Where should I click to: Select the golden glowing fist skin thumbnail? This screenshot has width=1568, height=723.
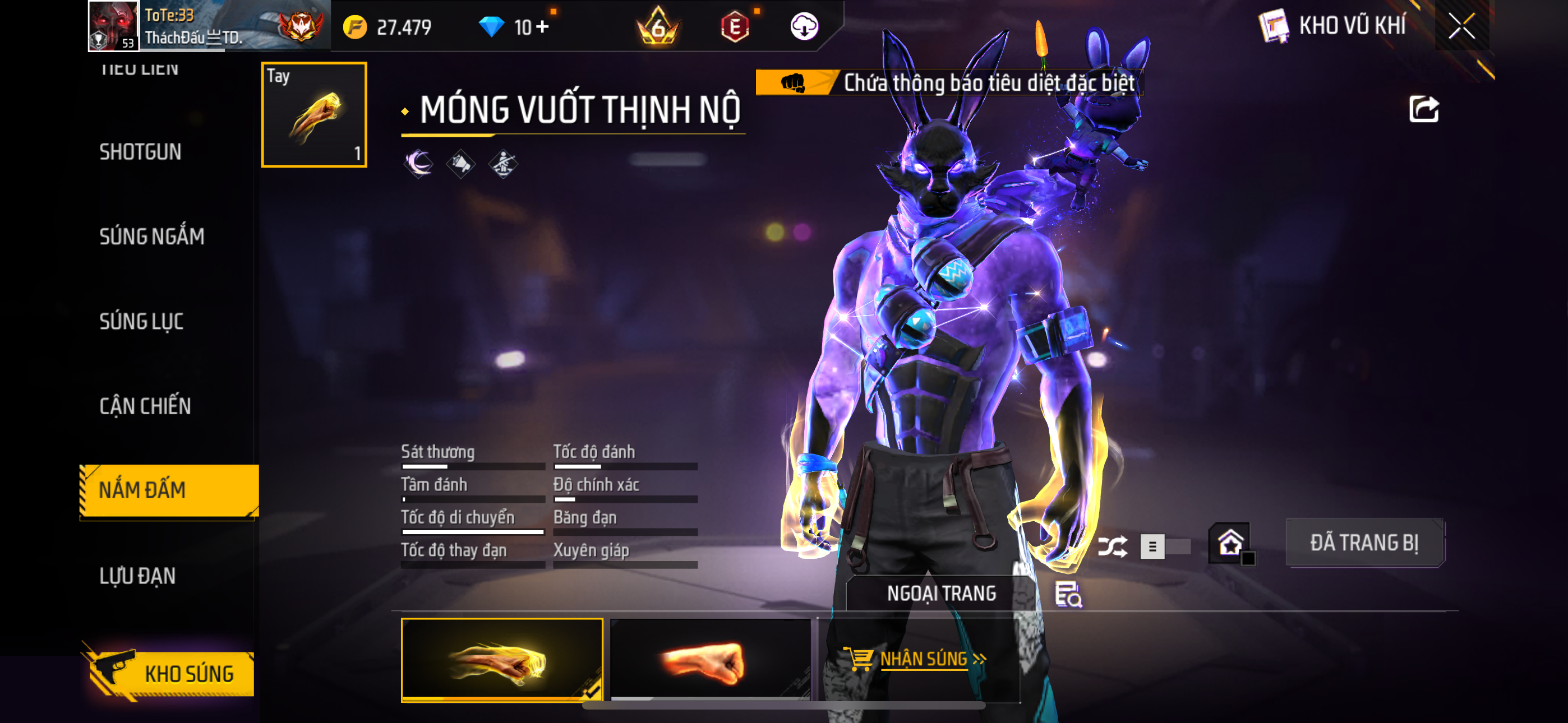(x=501, y=660)
